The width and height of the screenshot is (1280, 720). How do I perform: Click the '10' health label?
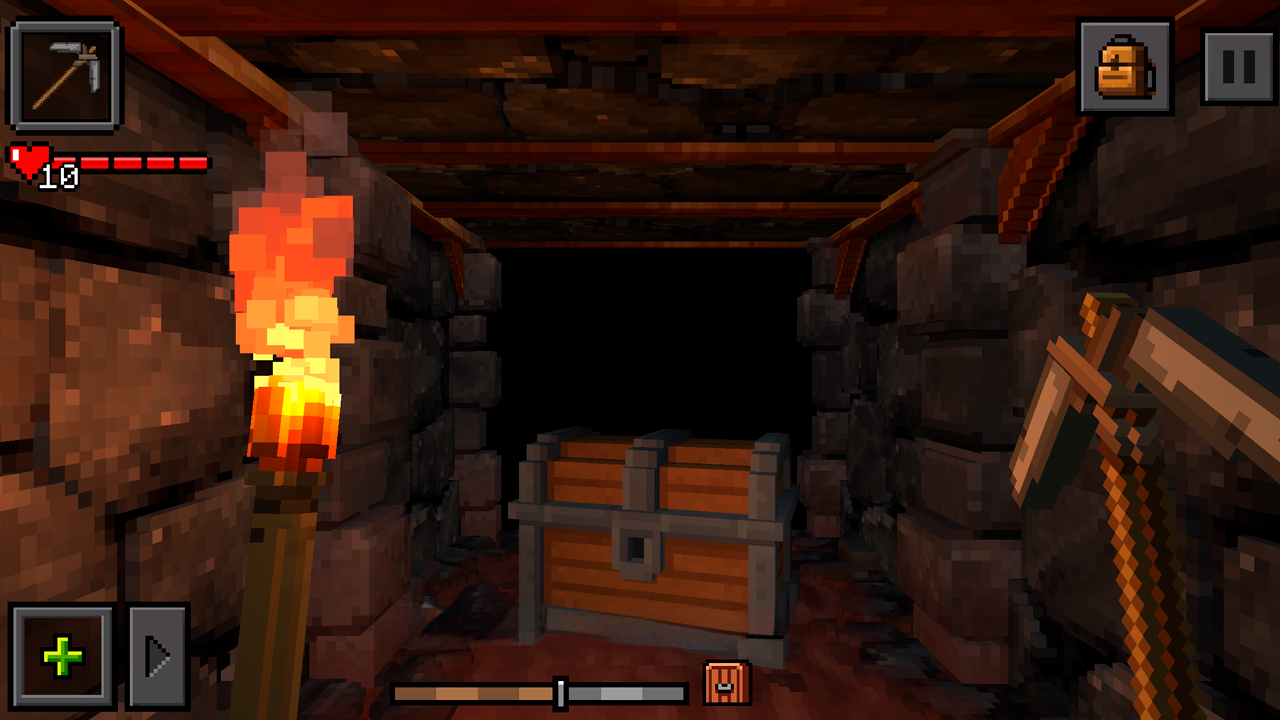tap(58, 176)
